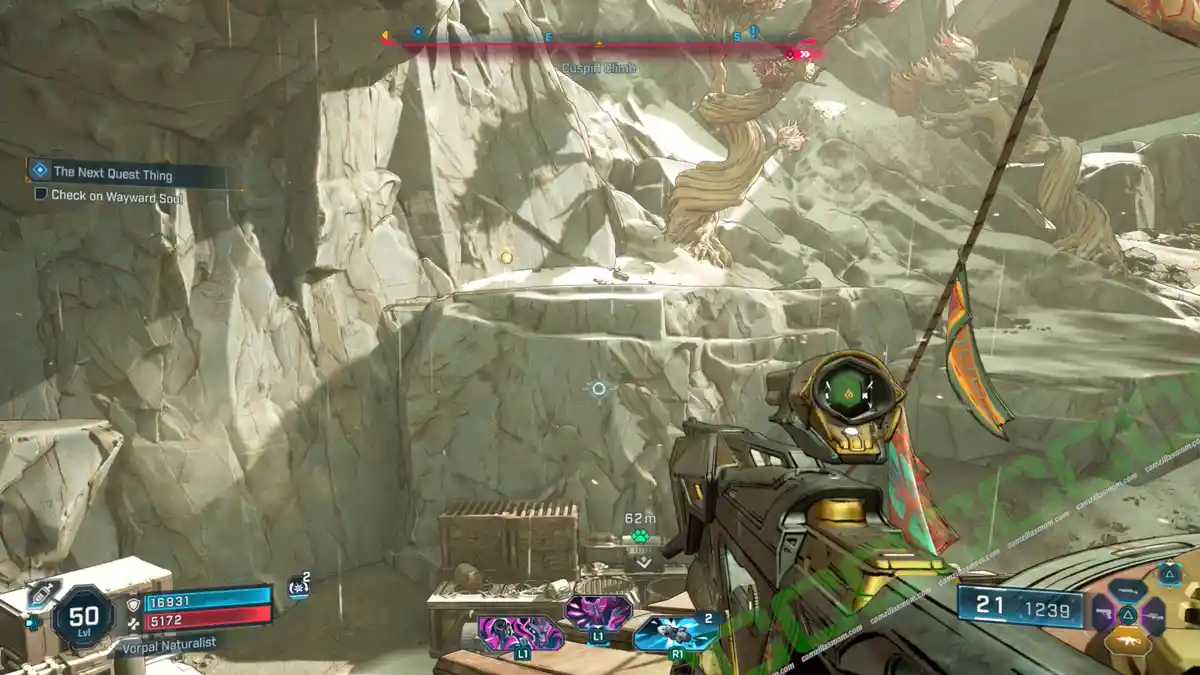The width and height of the screenshot is (1200, 675).
Task: Select the grenade count icon
Action: point(297,588)
